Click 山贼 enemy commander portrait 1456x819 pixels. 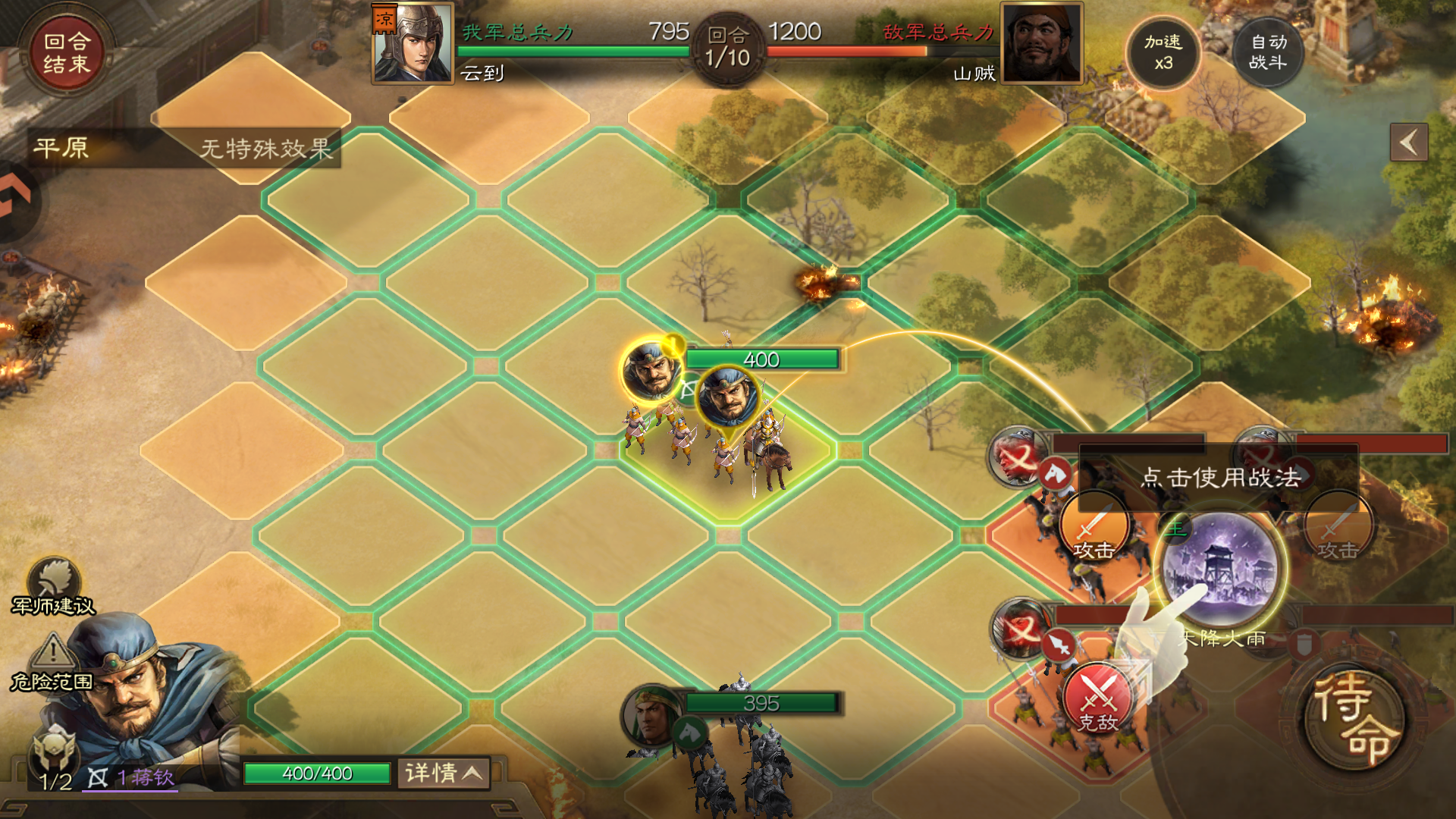pos(1041,43)
